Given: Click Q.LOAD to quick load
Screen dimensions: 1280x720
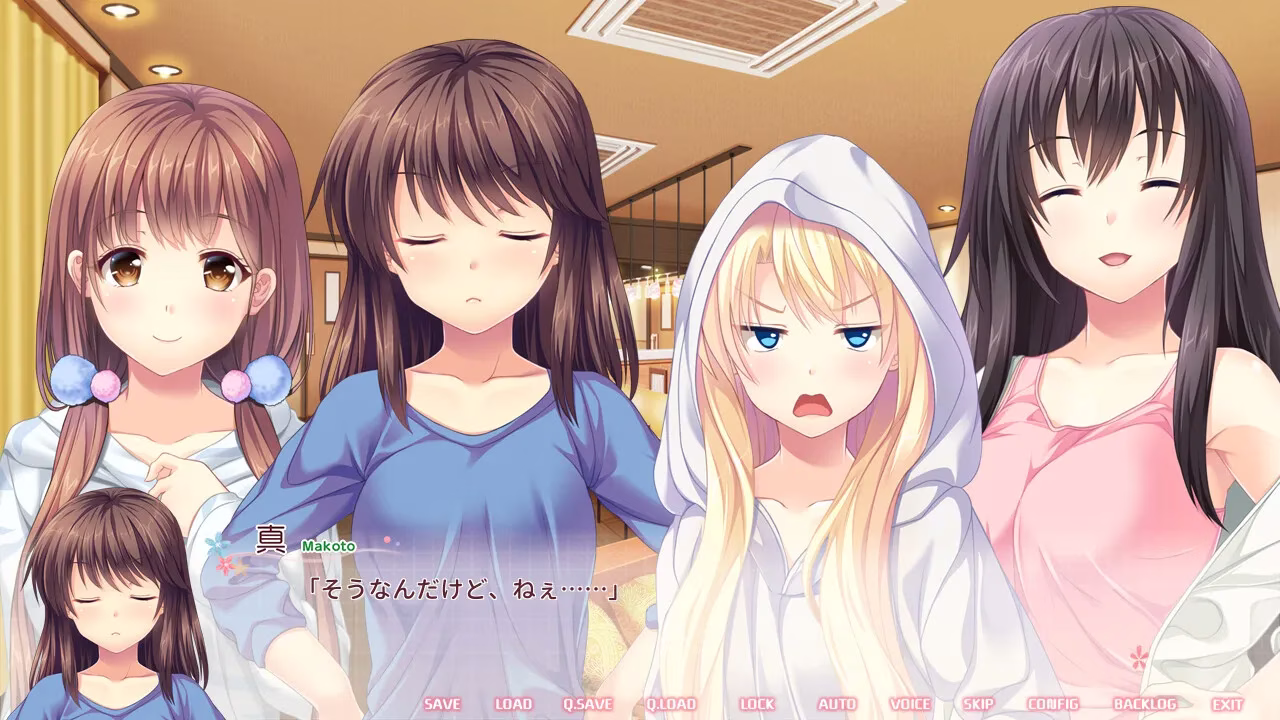Looking at the screenshot, I should click(x=670, y=704).
